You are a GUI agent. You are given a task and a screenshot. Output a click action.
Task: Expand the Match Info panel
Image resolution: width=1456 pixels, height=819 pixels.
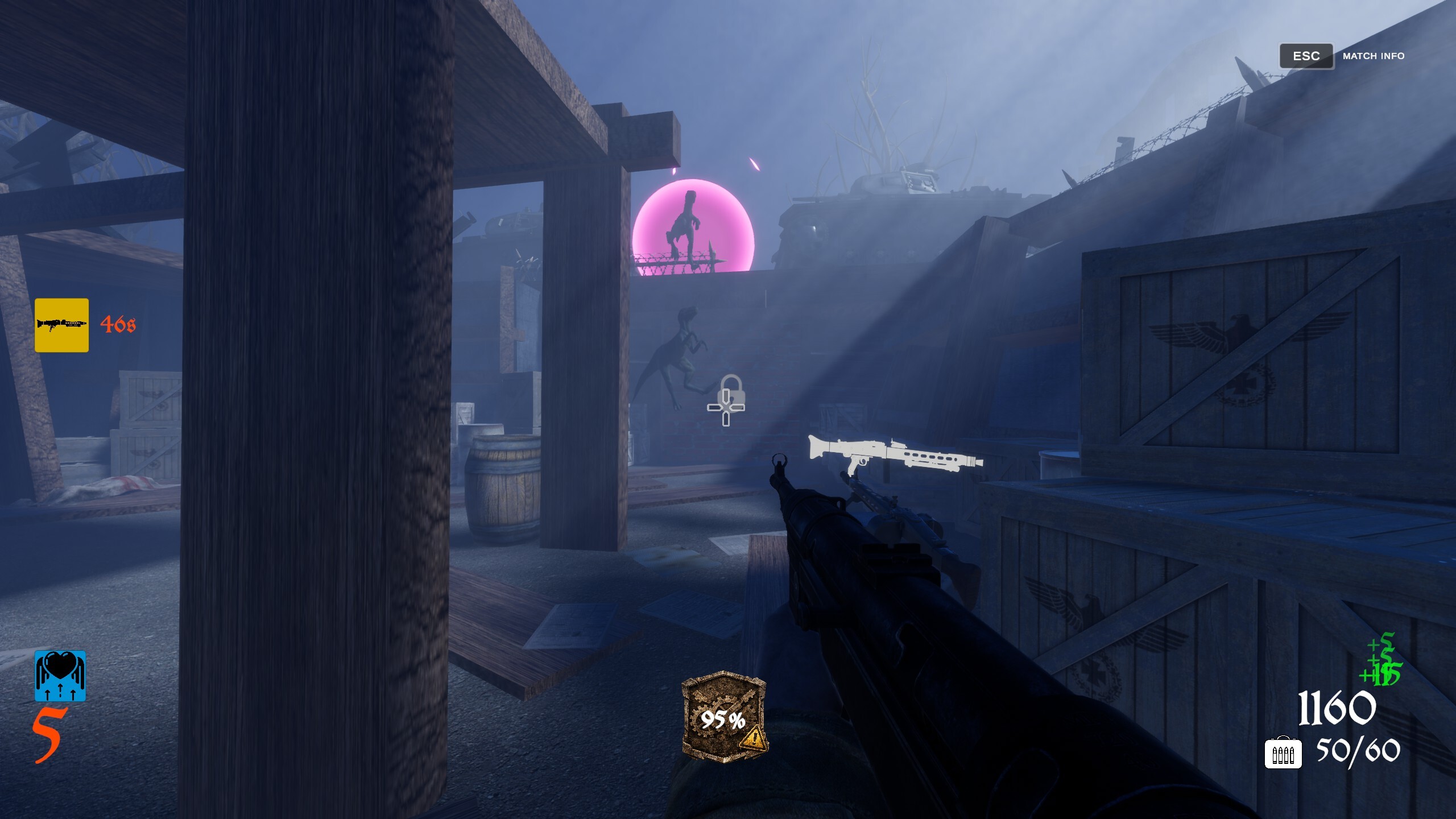tap(1373, 56)
